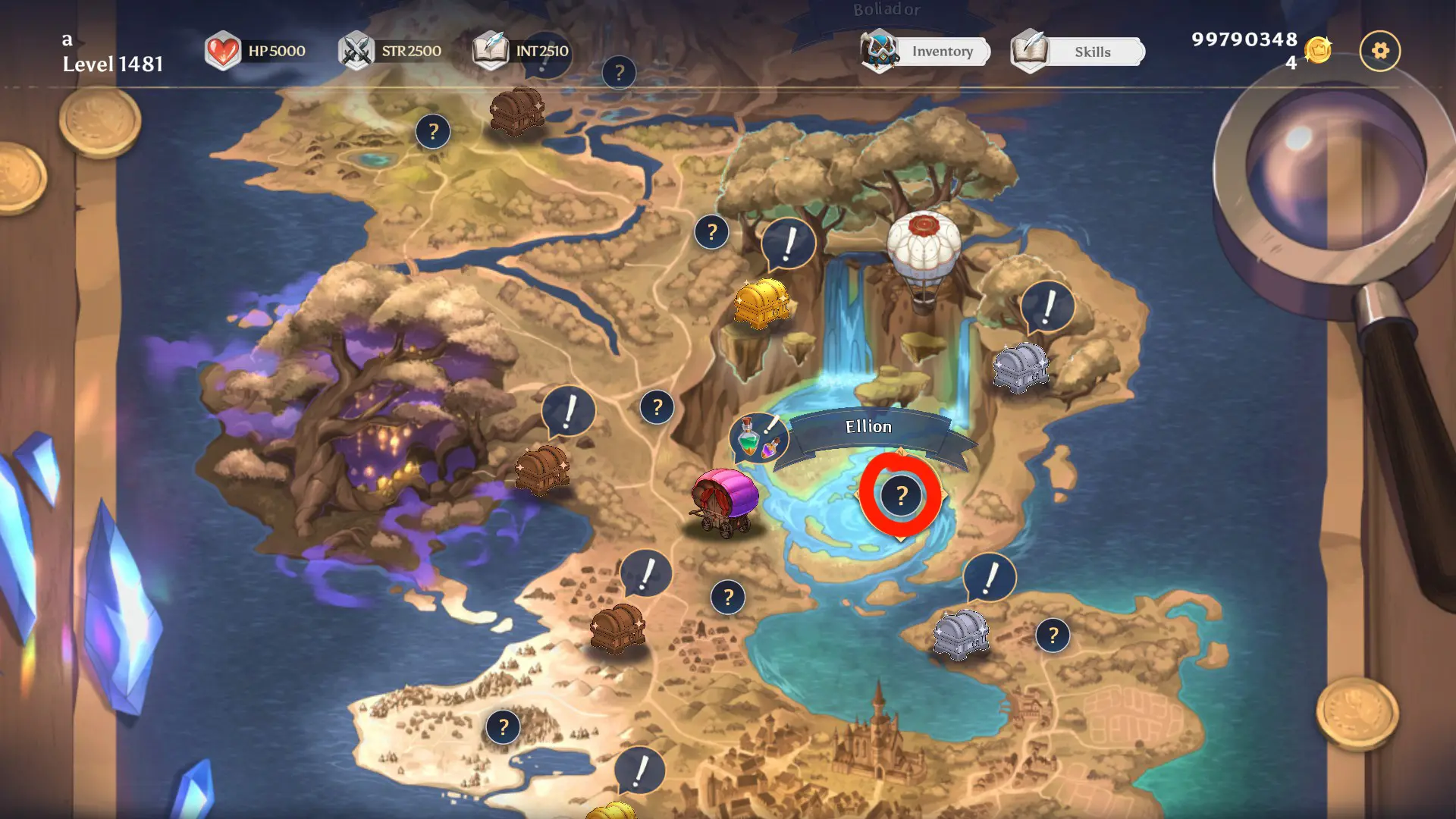Select the golden treasure chest marker
This screenshot has width=1456, height=819.
click(x=761, y=303)
